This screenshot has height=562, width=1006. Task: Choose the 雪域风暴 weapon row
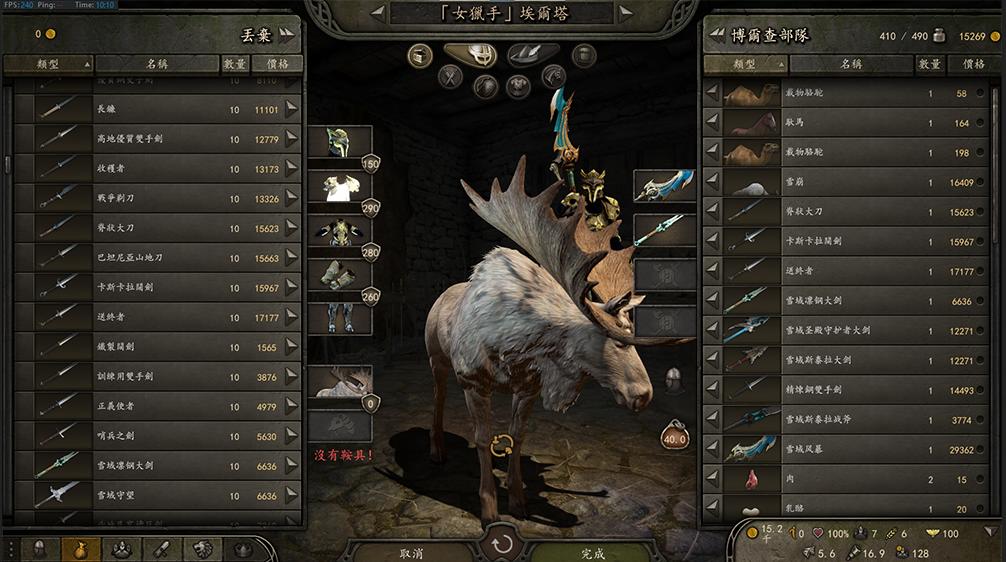click(850, 450)
